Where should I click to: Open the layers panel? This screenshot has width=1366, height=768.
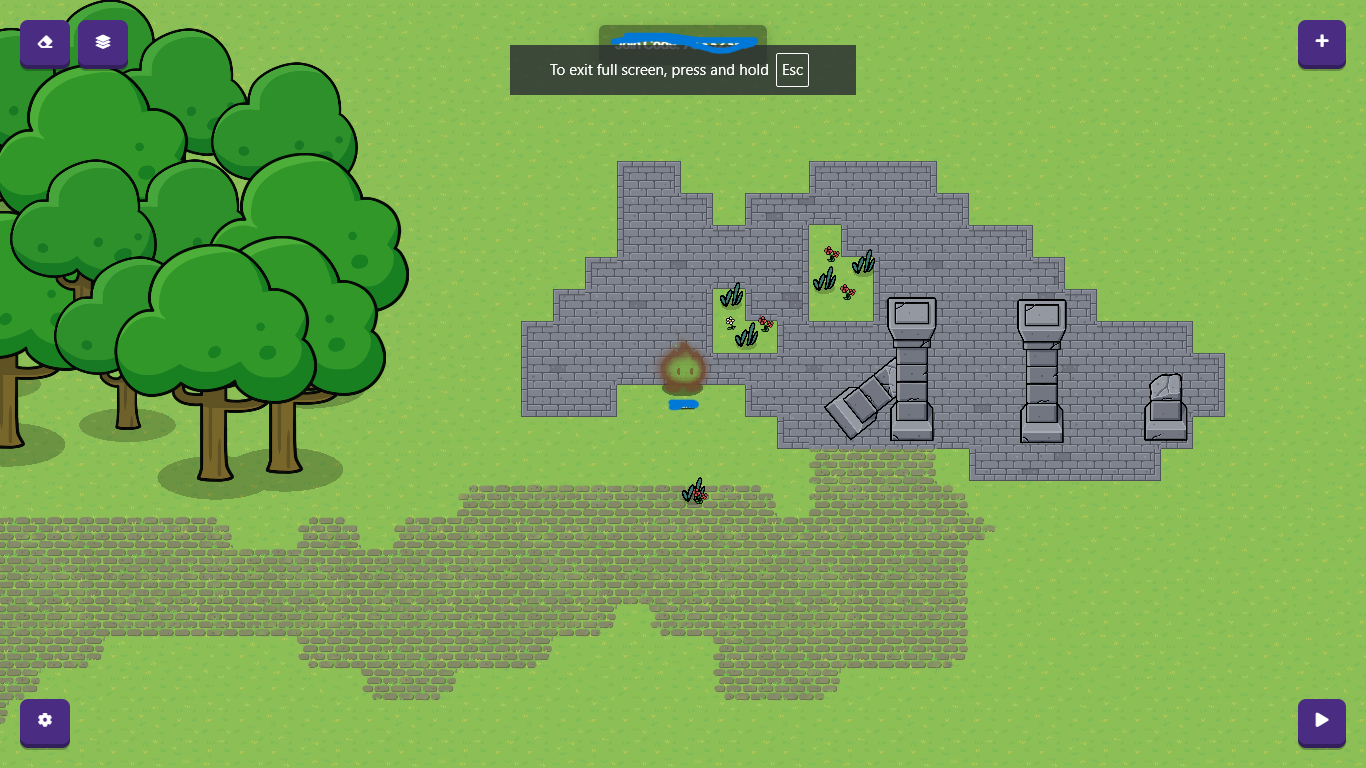[x=103, y=43]
